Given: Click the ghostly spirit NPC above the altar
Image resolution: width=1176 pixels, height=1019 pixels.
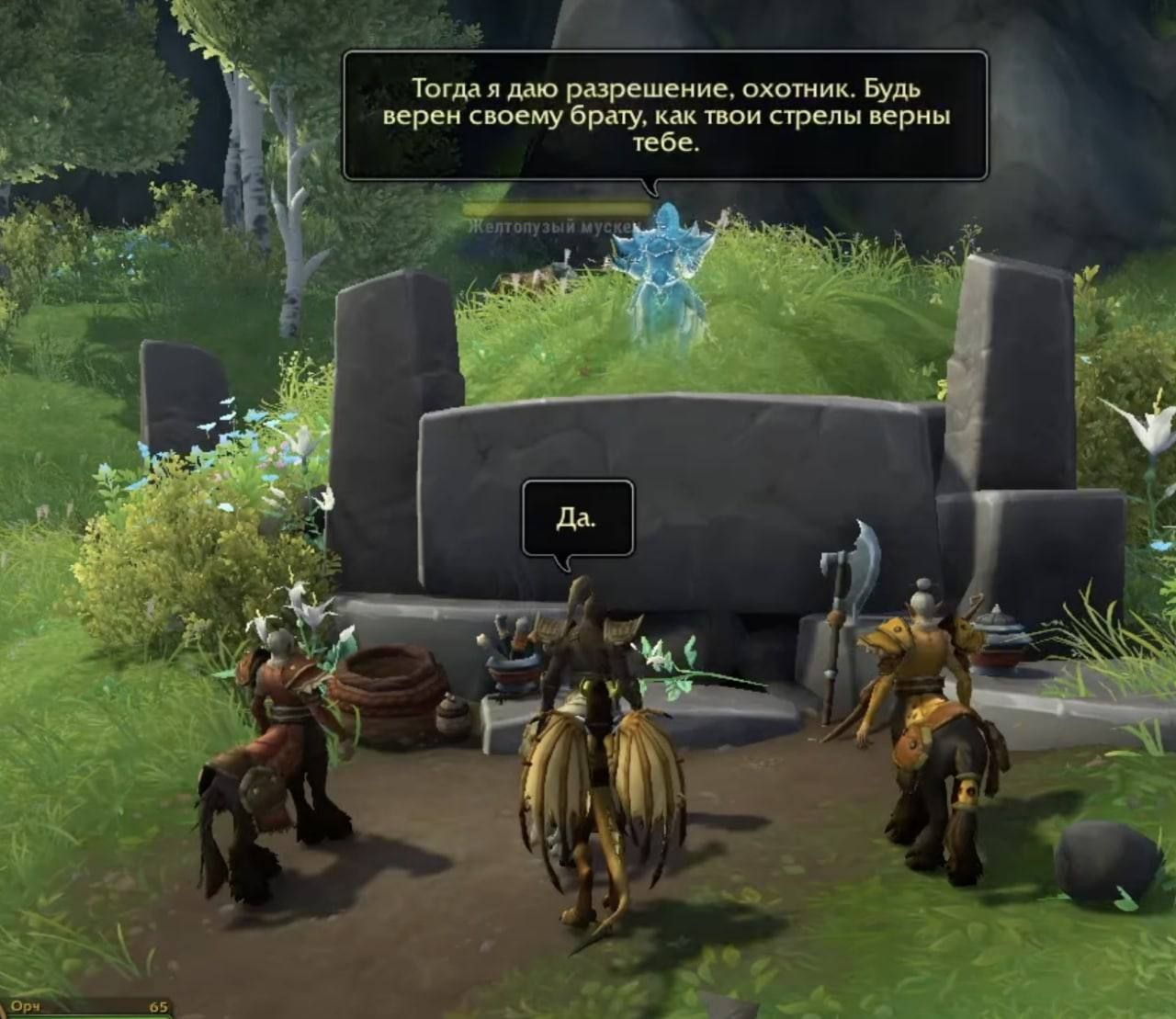Looking at the screenshot, I should (663, 266).
